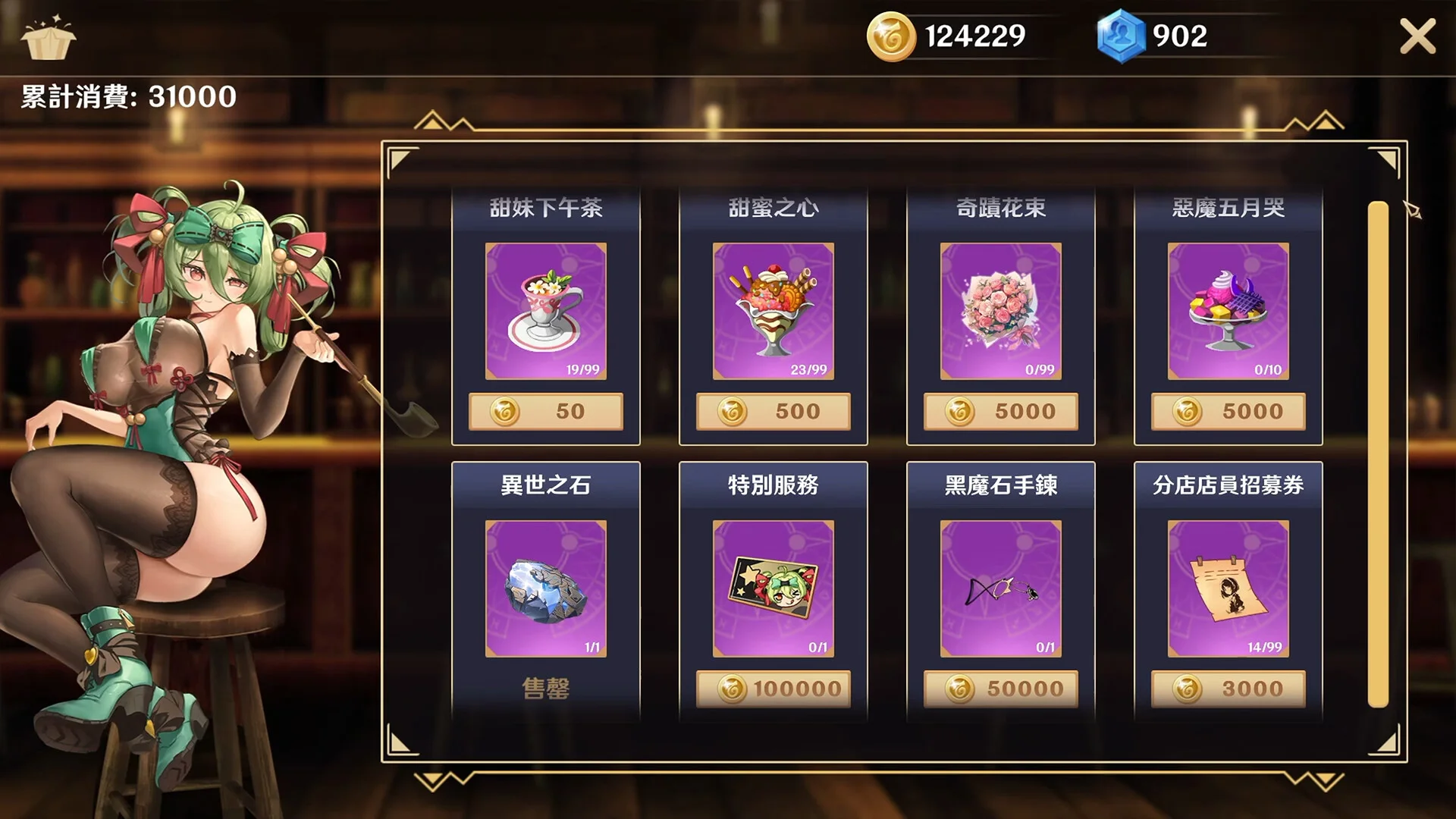Screen dimensions: 1456x819
Task: Purchase 分店店員招募券 for 3000 coins
Action: tap(1228, 689)
